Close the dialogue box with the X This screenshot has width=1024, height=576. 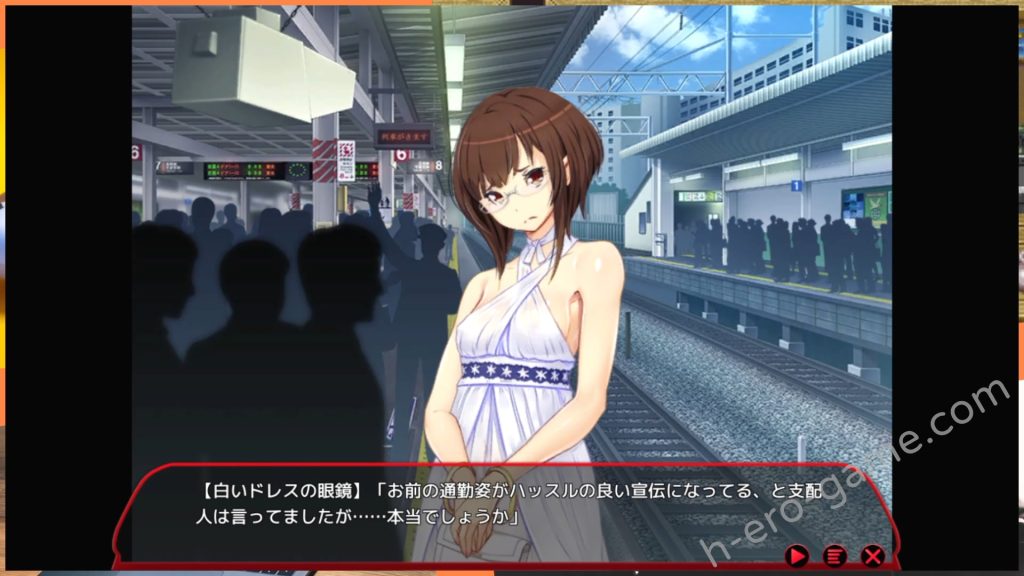[x=872, y=554]
